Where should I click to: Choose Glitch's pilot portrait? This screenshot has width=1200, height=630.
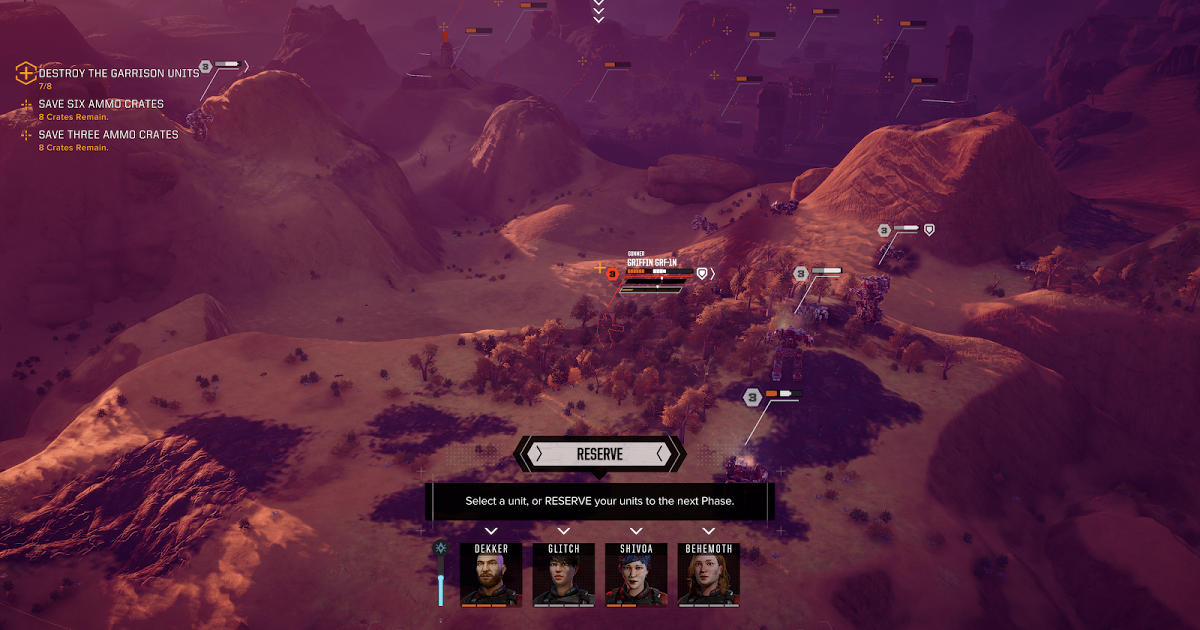click(564, 574)
